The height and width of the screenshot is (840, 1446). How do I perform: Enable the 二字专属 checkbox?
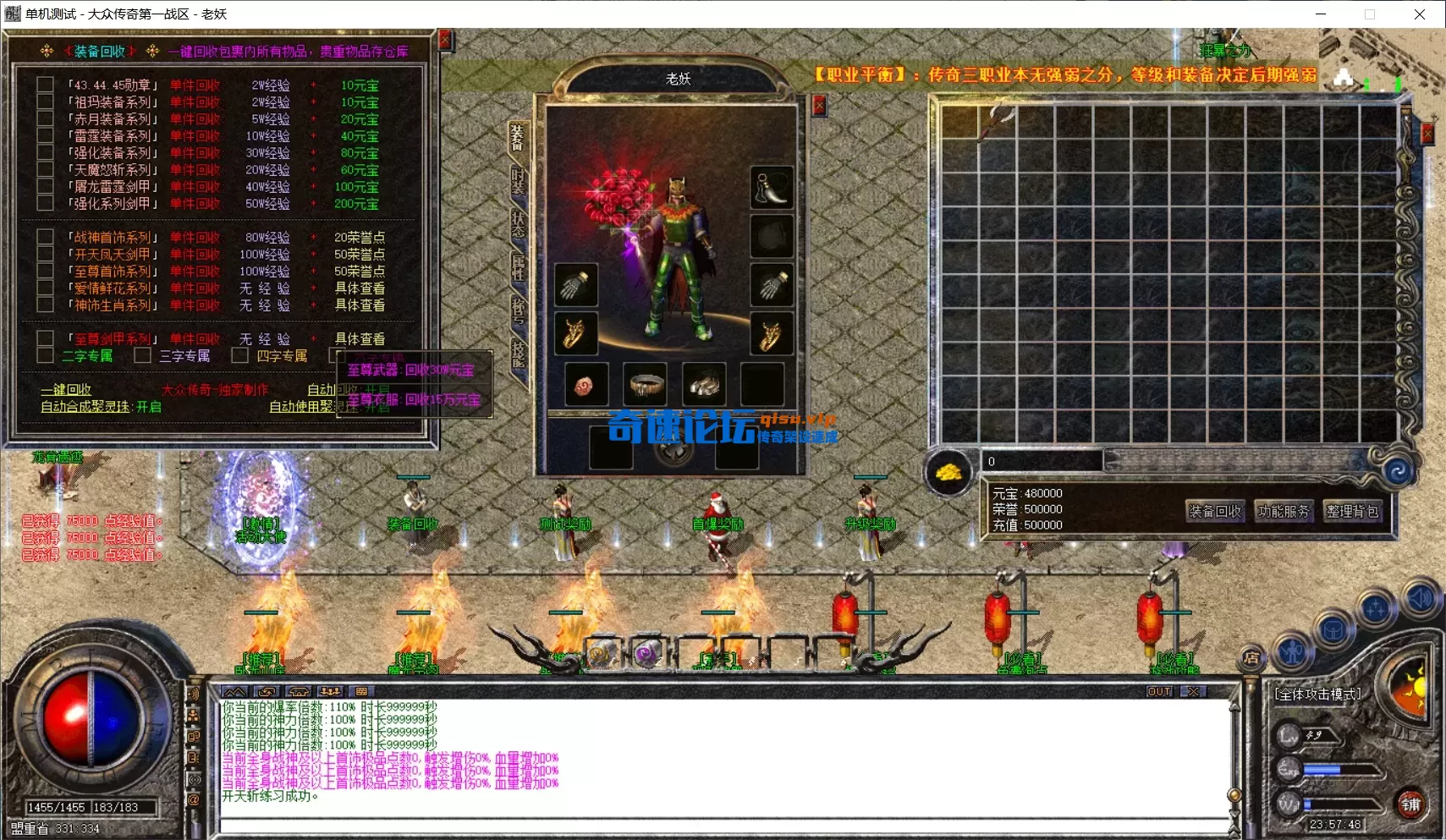pyautogui.click(x=46, y=355)
